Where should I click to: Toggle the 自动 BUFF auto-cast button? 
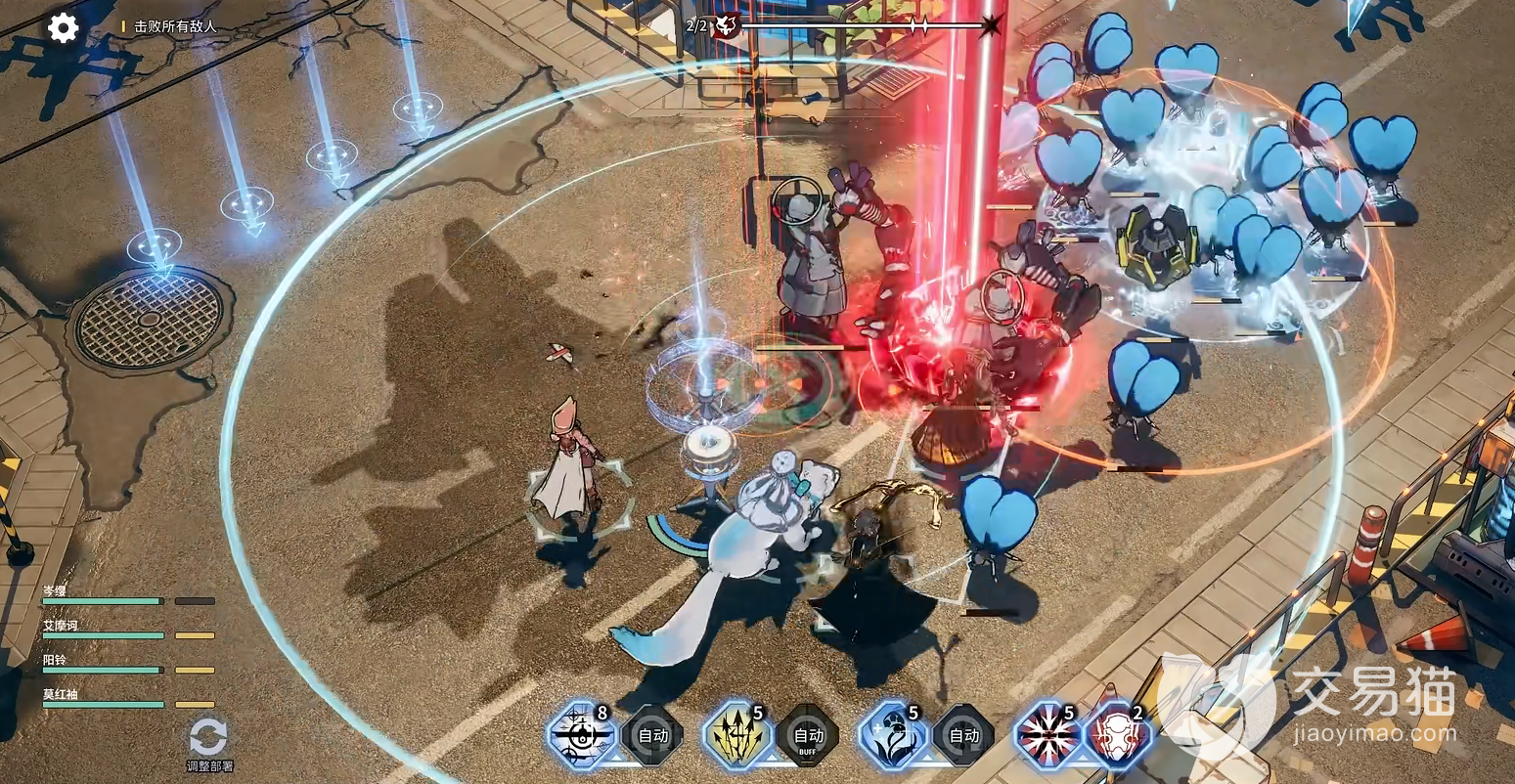click(x=808, y=736)
